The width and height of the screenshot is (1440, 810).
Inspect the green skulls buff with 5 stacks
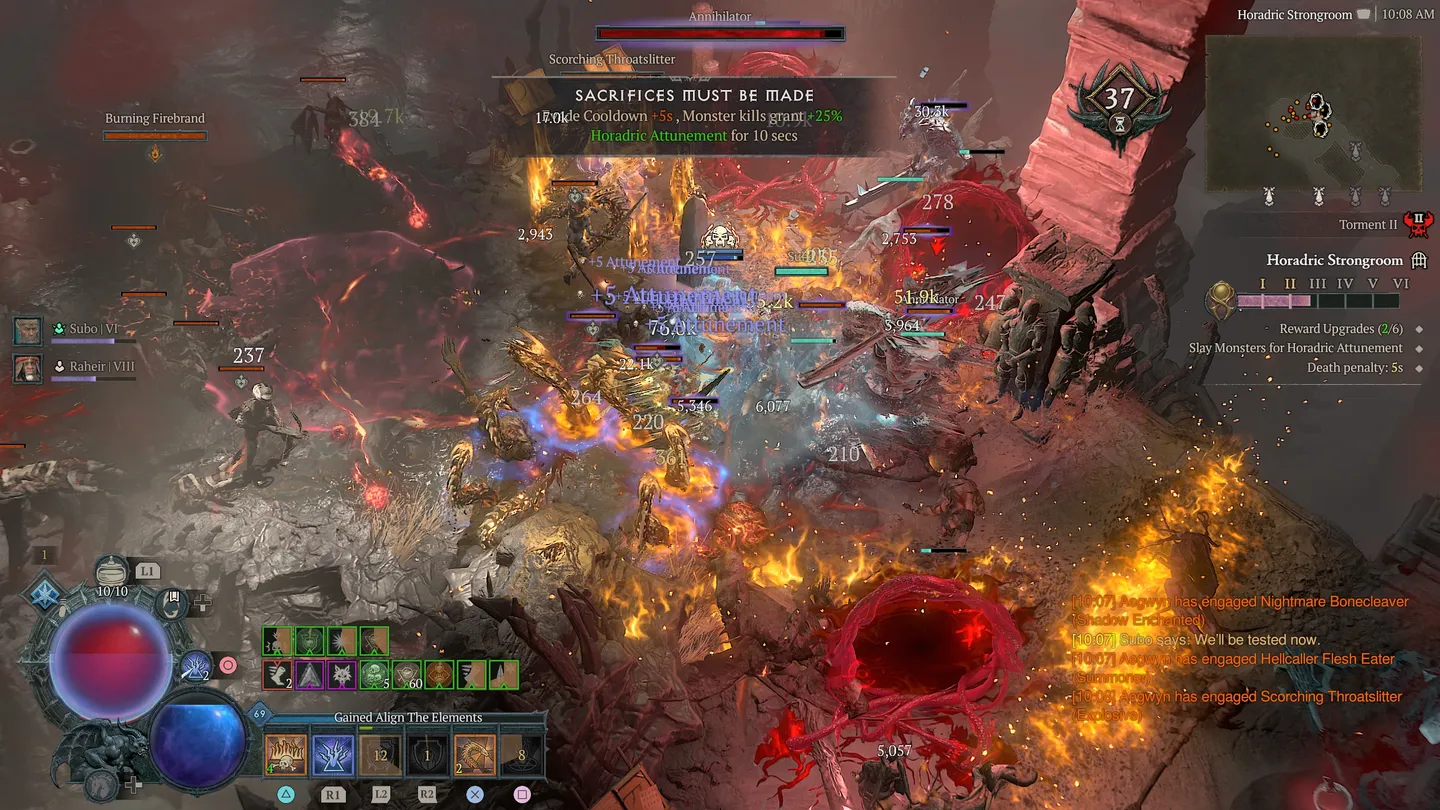(374, 675)
